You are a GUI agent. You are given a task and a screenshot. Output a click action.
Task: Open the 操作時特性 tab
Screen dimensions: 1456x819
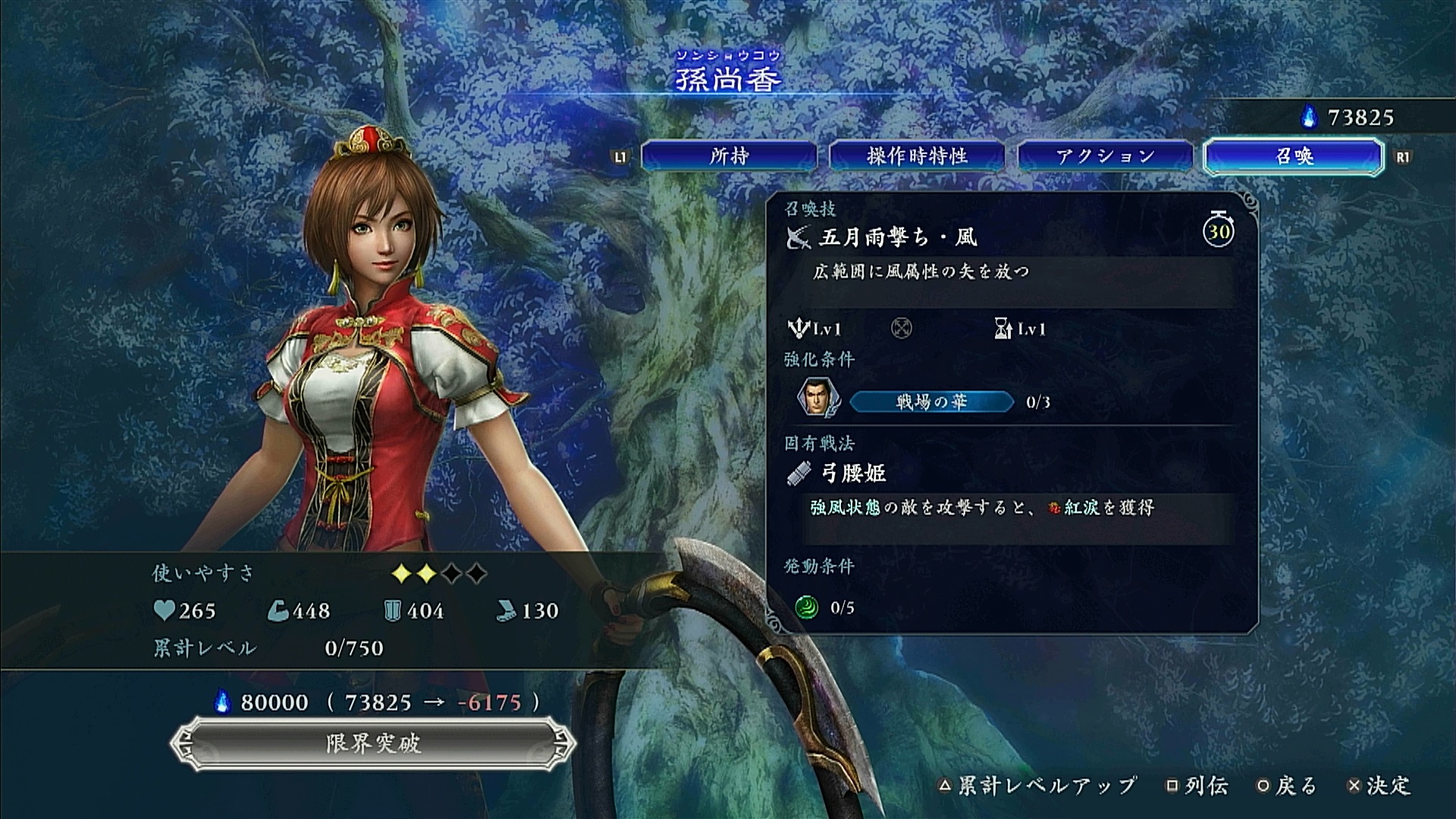pos(917,156)
